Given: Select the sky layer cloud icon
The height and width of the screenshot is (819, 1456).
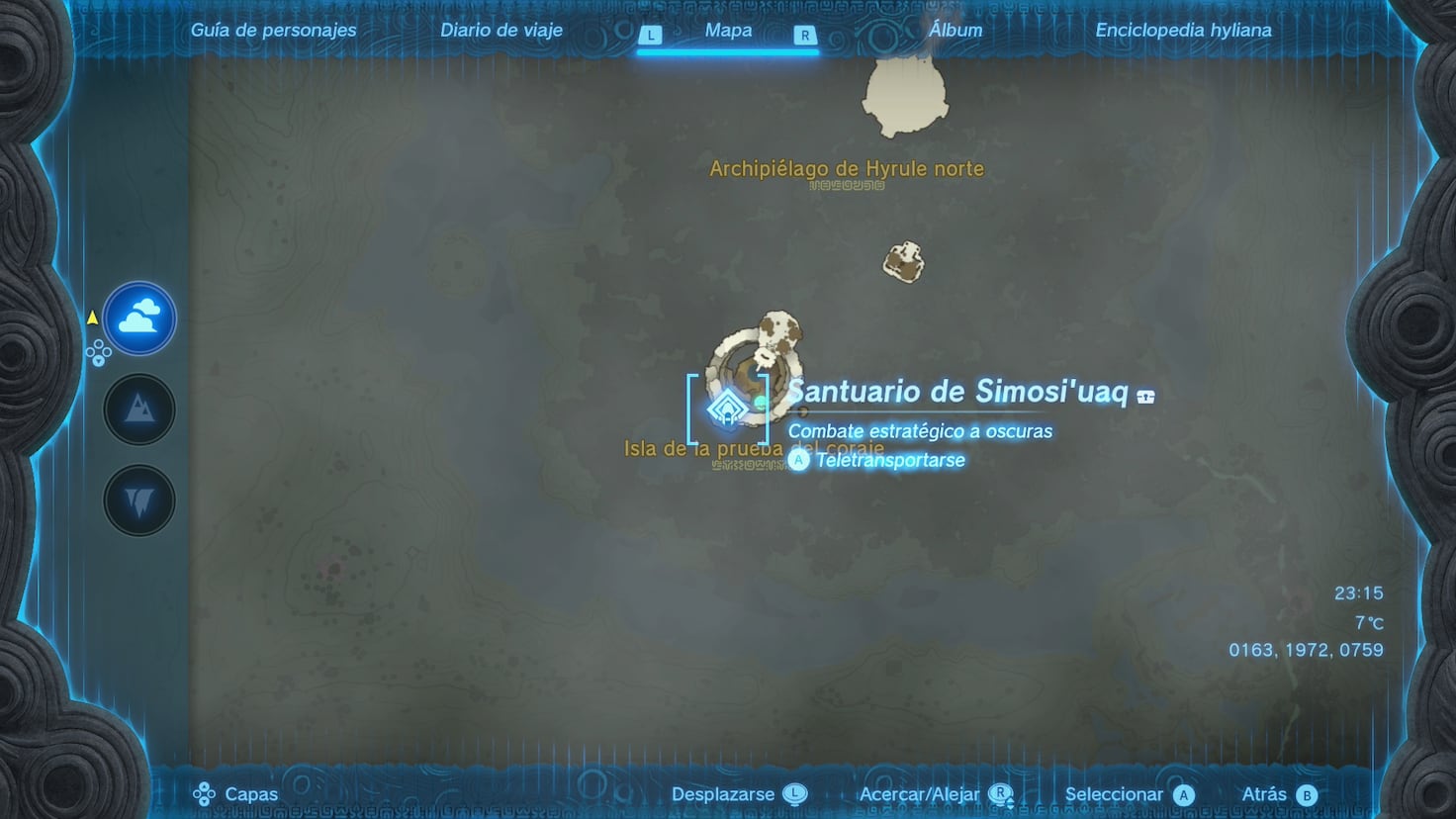Looking at the screenshot, I should (x=138, y=318).
